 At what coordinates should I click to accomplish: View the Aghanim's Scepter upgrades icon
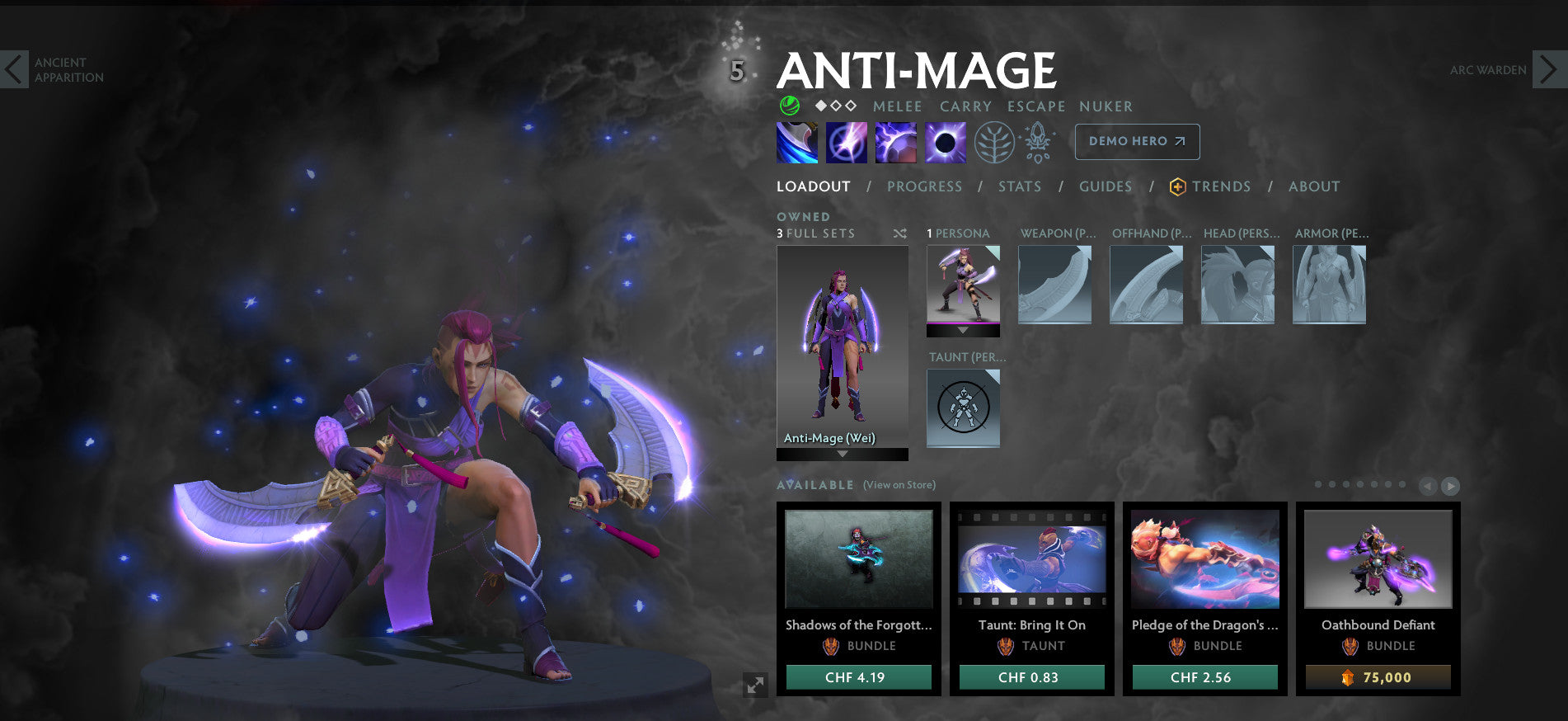point(1038,141)
